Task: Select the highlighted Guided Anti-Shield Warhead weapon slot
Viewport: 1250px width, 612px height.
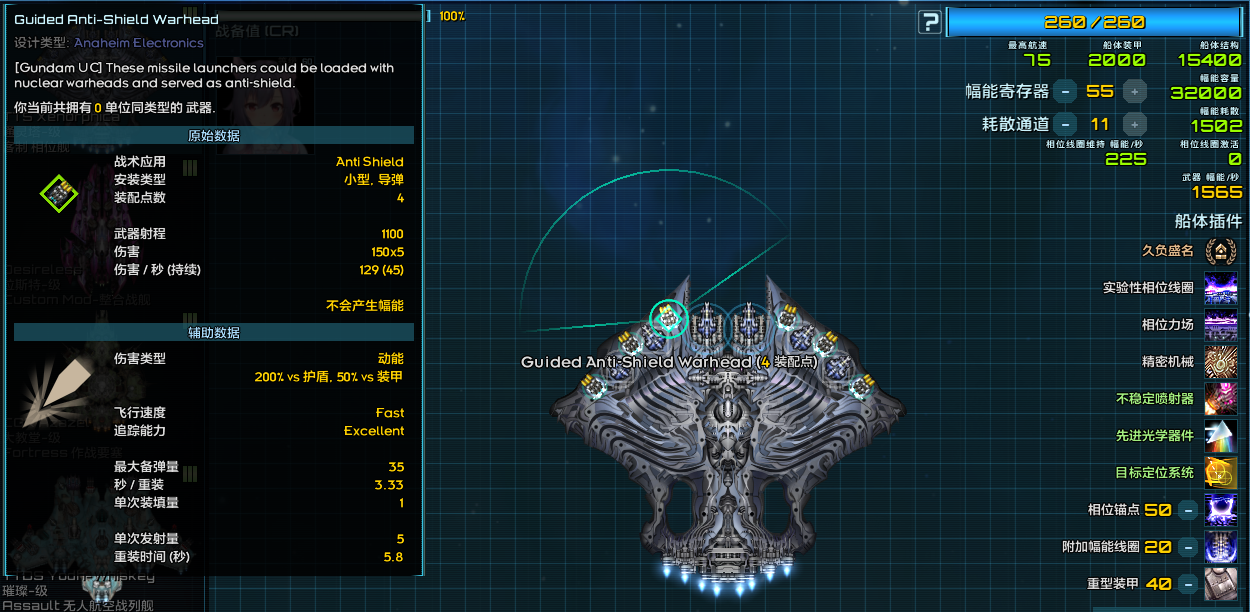Action: [667, 319]
